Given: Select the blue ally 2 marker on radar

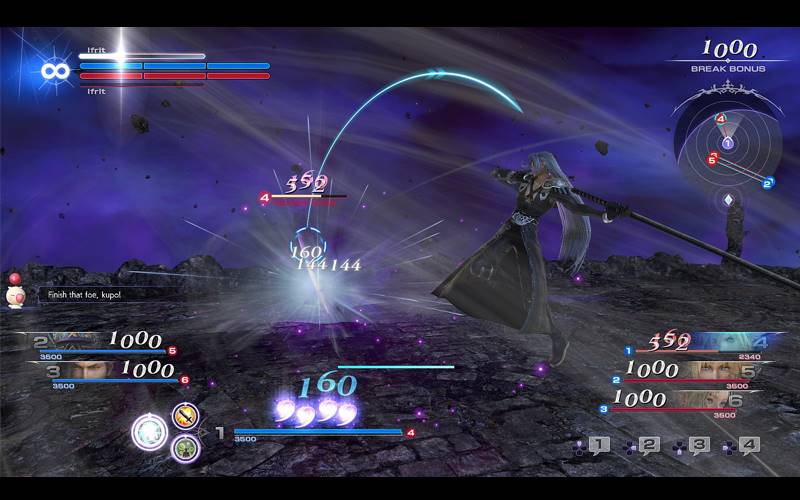Looking at the screenshot, I should [x=768, y=183].
